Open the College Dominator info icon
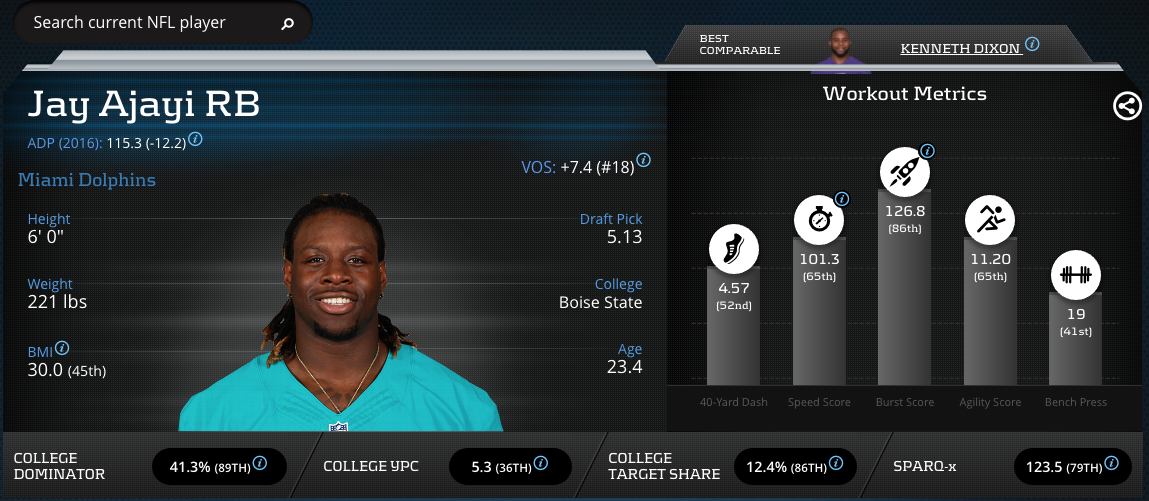The height and width of the screenshot is (501, 1149). (260, 463)
